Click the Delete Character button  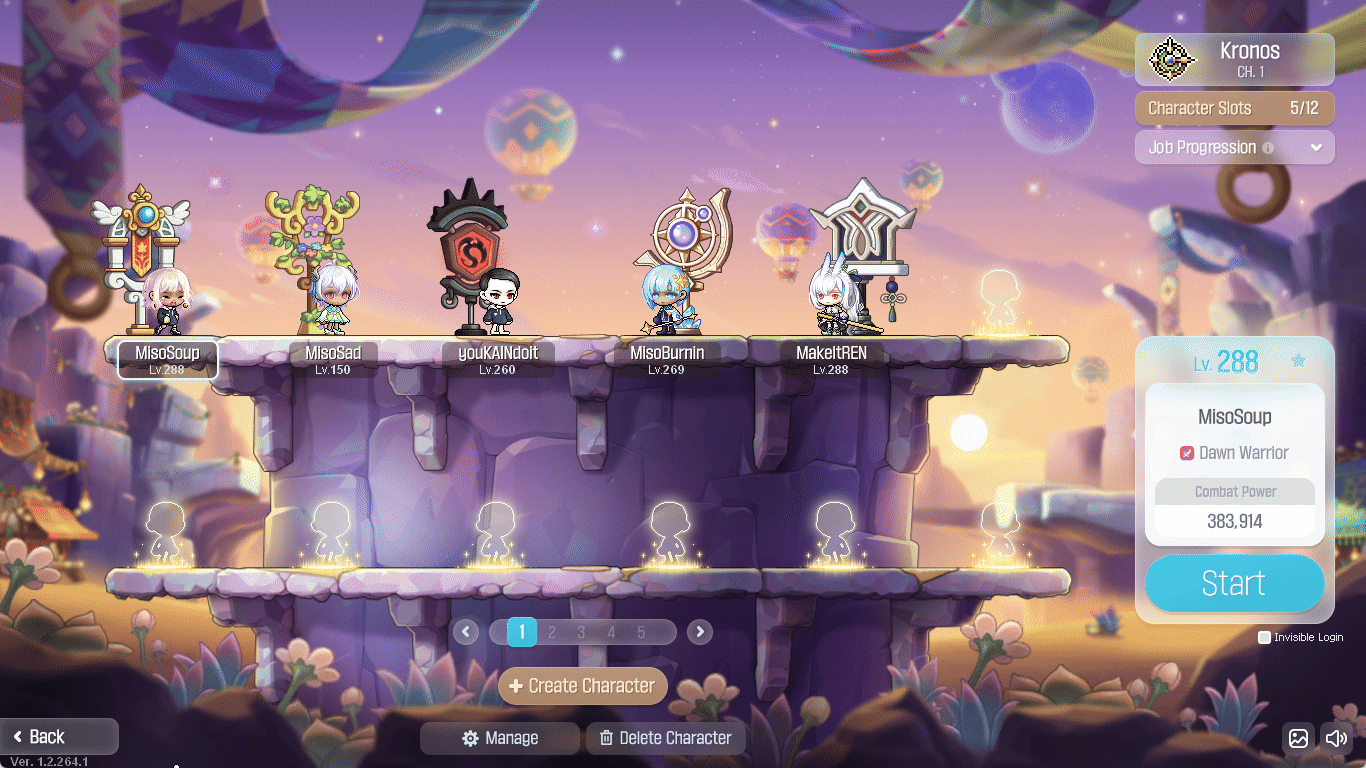click(666, 738)
